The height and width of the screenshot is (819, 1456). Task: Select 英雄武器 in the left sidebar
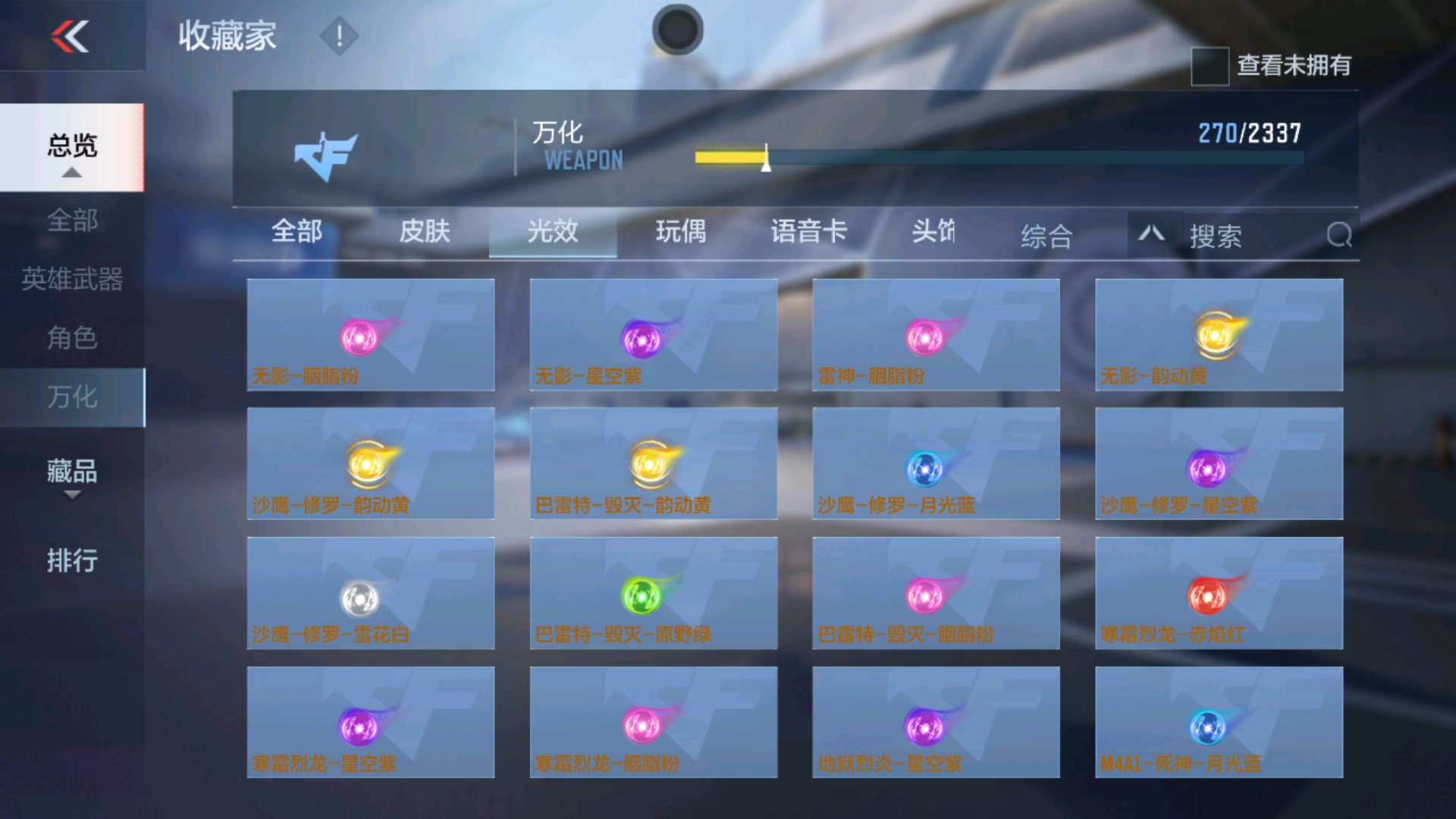click(x=73, y=279)
